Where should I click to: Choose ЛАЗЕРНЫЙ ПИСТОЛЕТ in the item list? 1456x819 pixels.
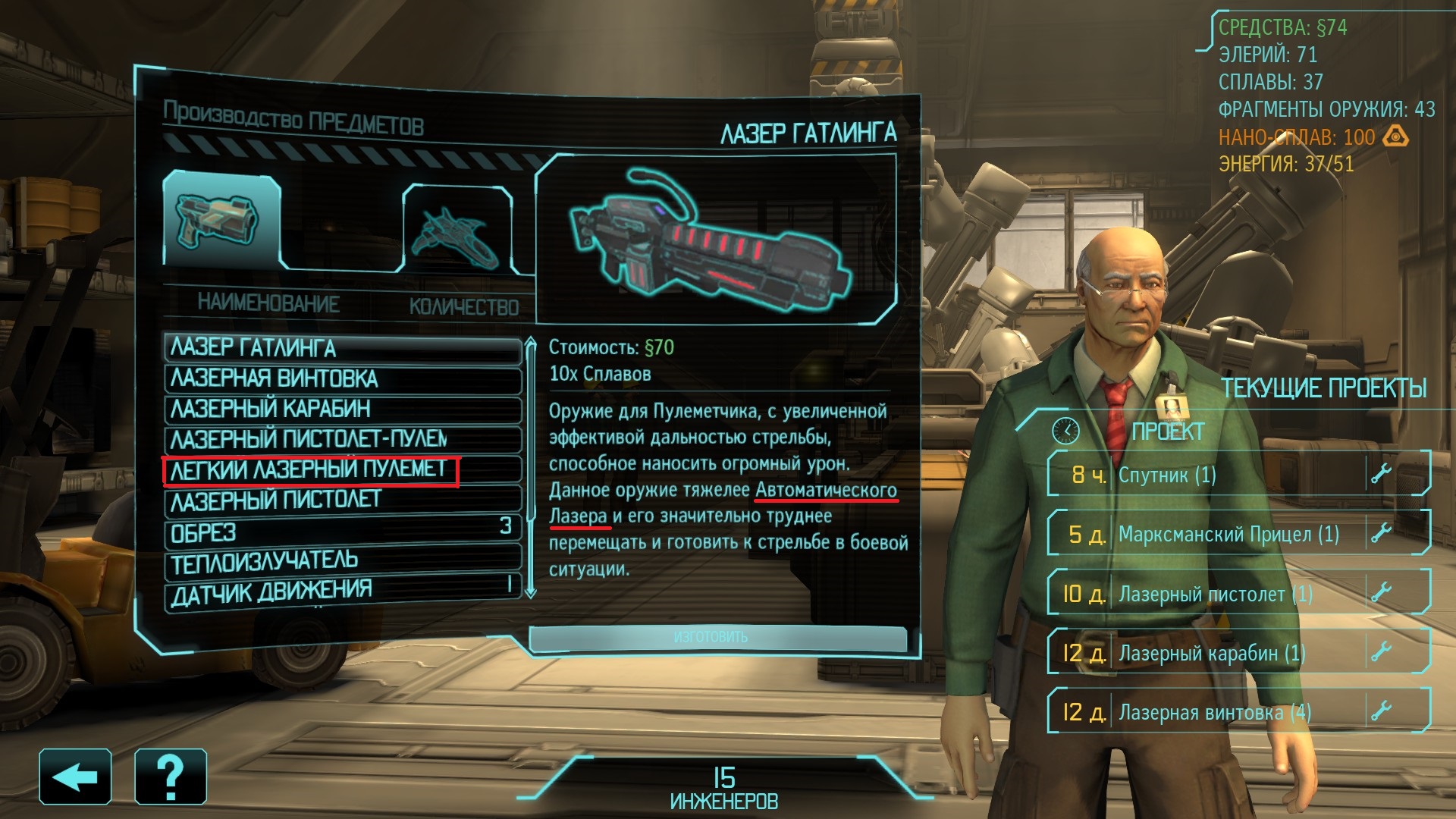[343, 500]
